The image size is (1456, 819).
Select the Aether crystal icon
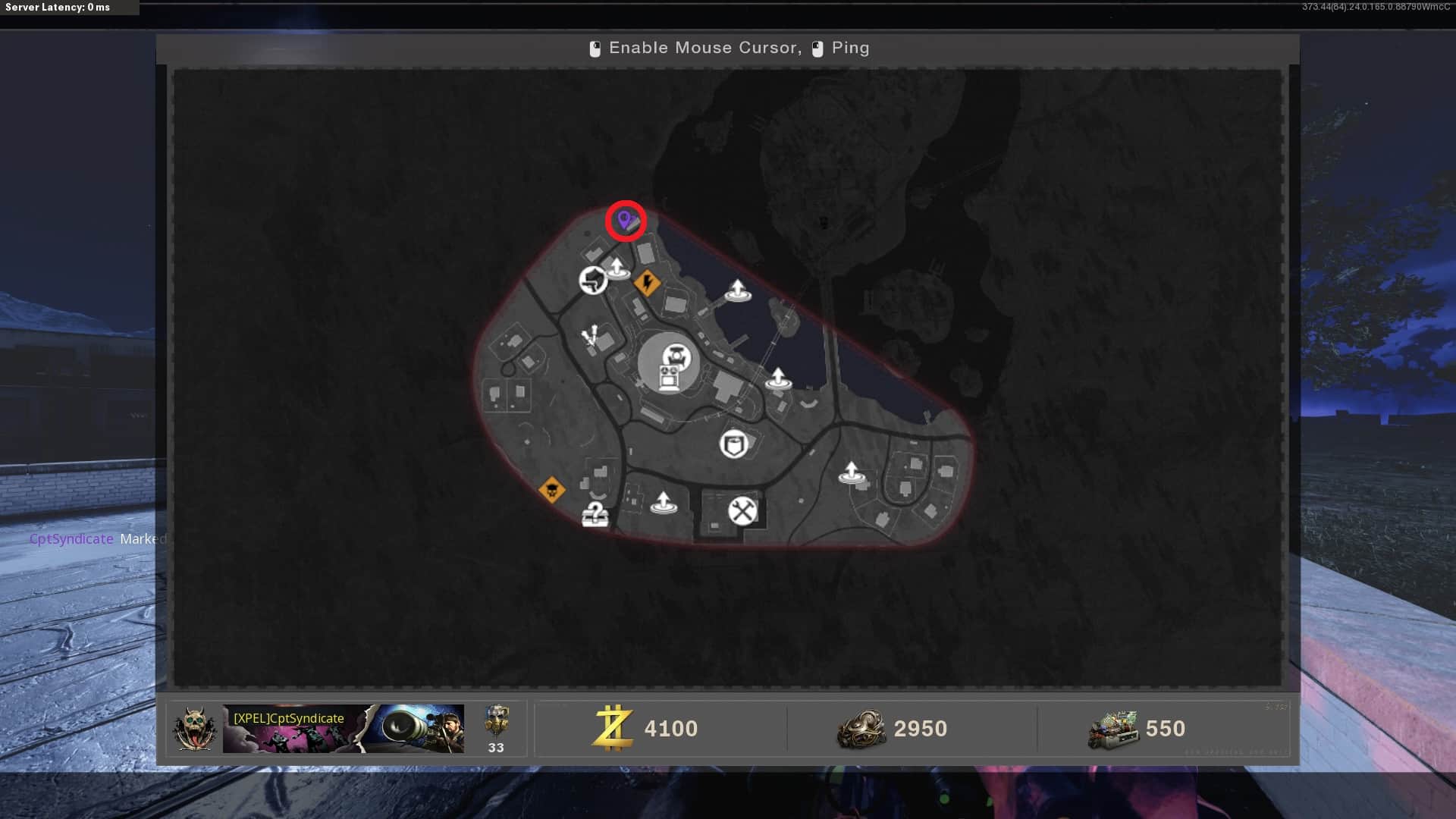point(591,336)
